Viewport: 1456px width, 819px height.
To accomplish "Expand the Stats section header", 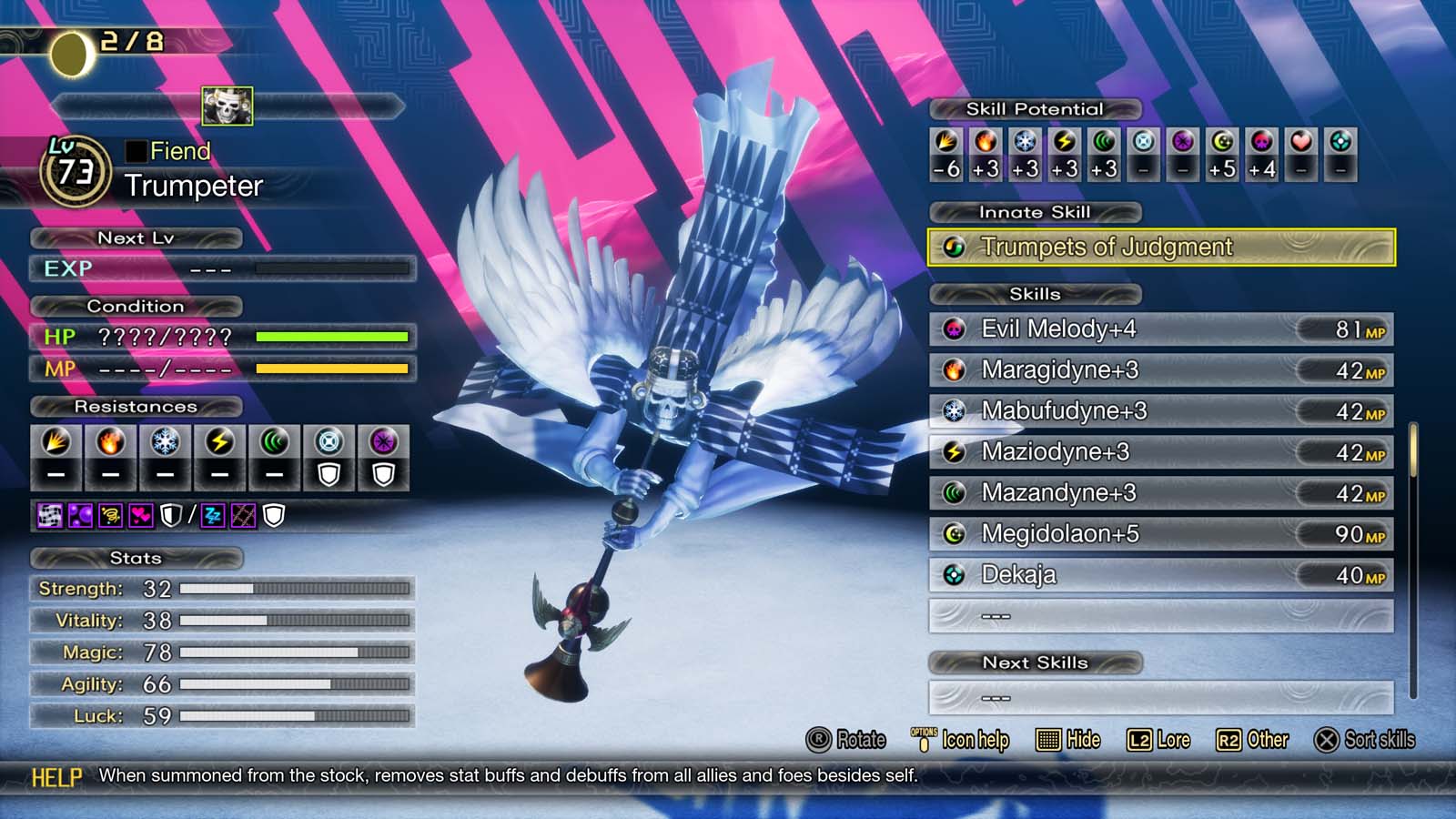I will click(x=135, y=559).
